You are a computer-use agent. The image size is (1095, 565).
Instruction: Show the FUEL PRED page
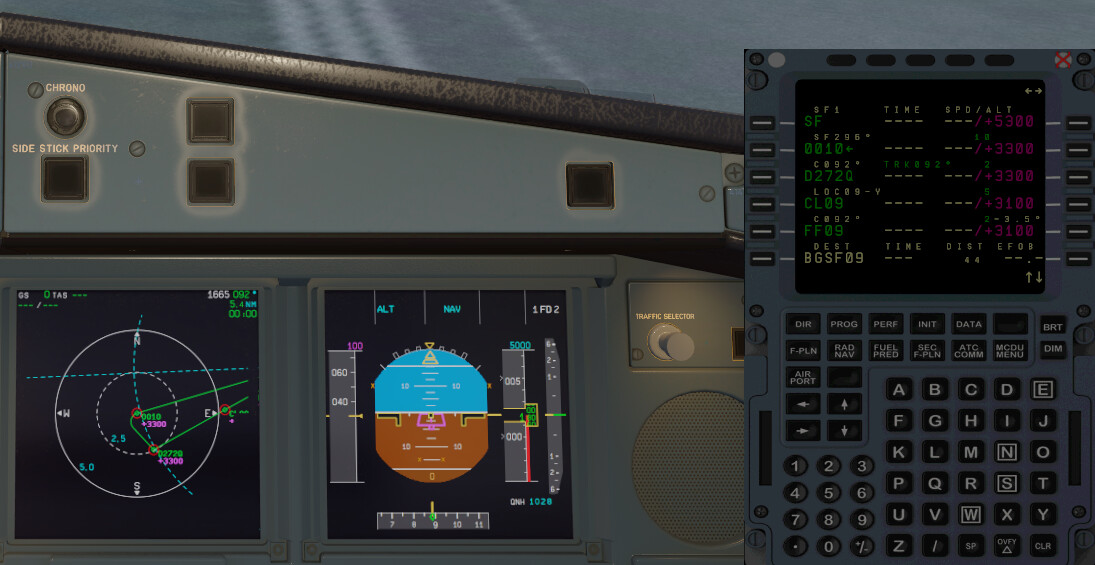[x=886, y=351]
